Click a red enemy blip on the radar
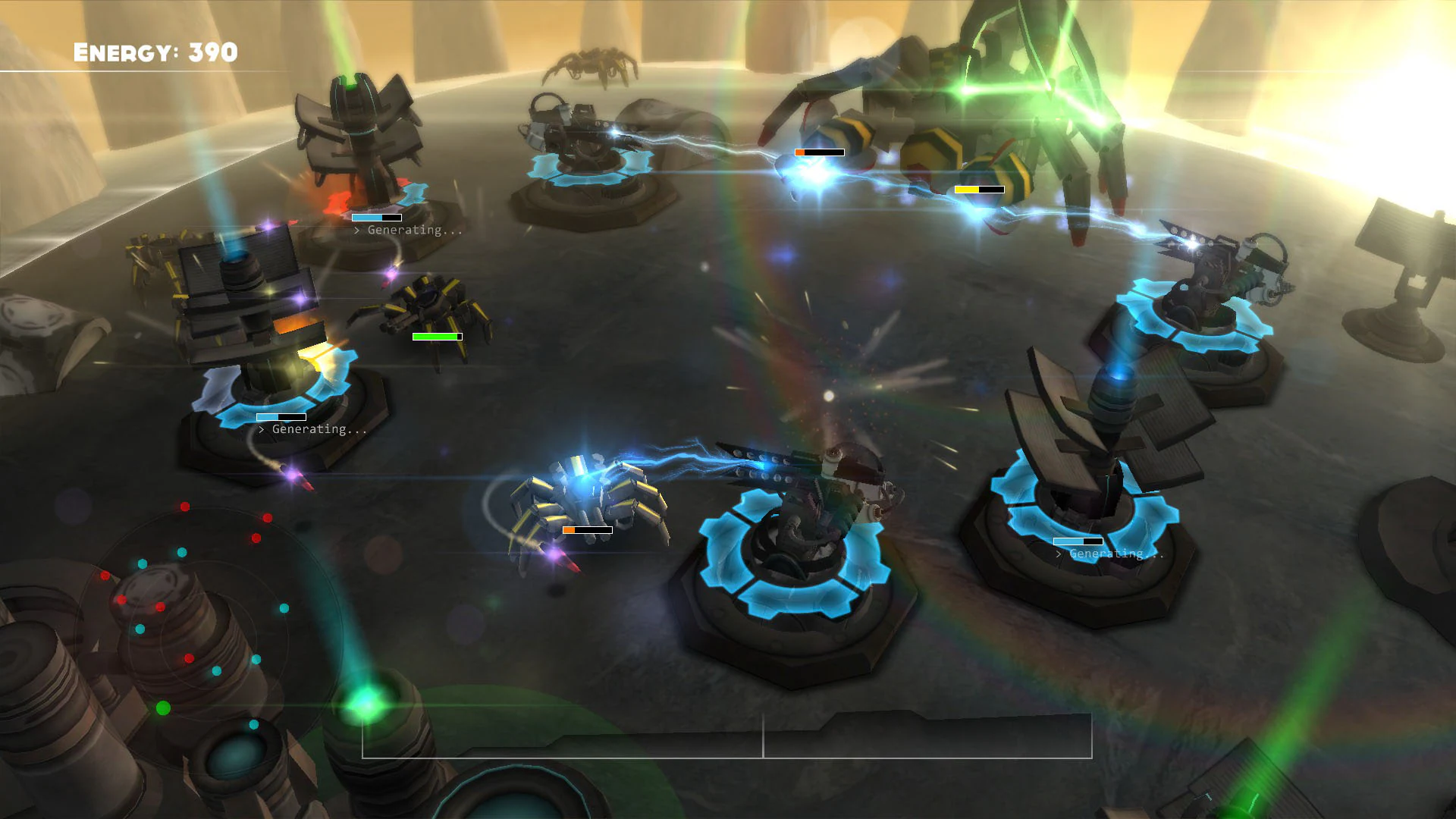 click(x=185, y=506)
